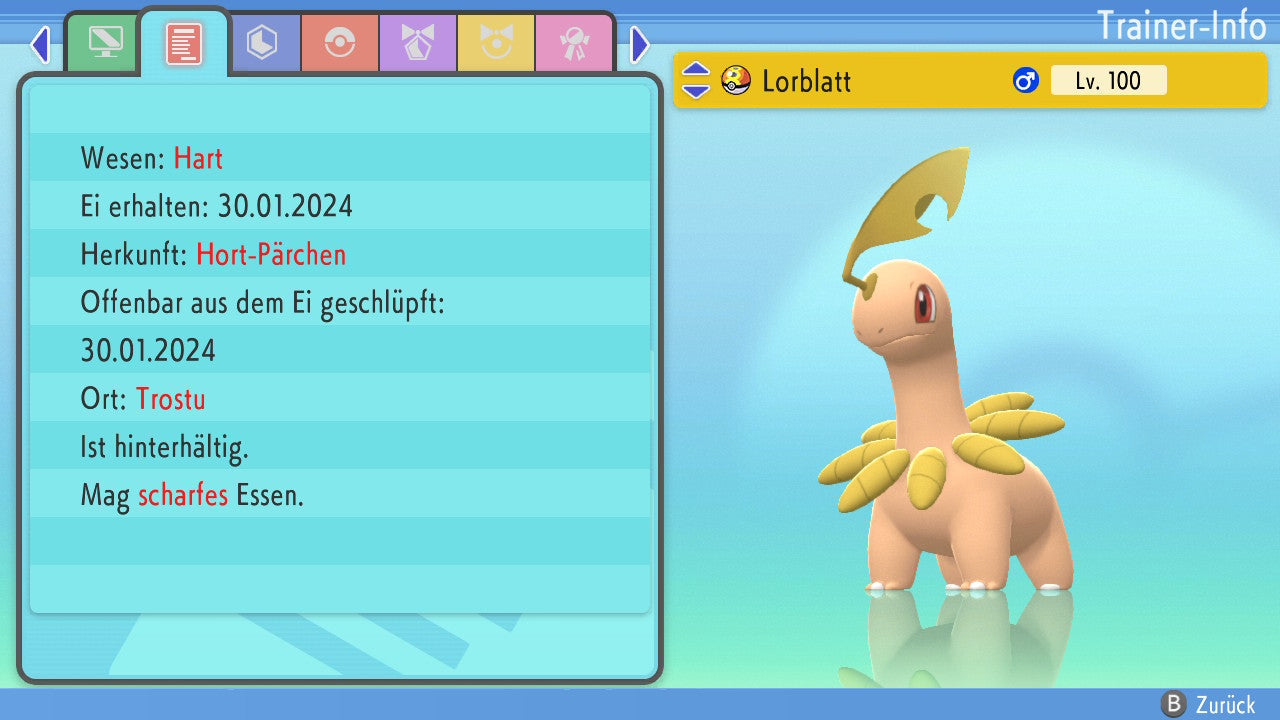Select the red trainer memo tab
The height and width of the screenshot is (720, 1280).
[183, 43]
